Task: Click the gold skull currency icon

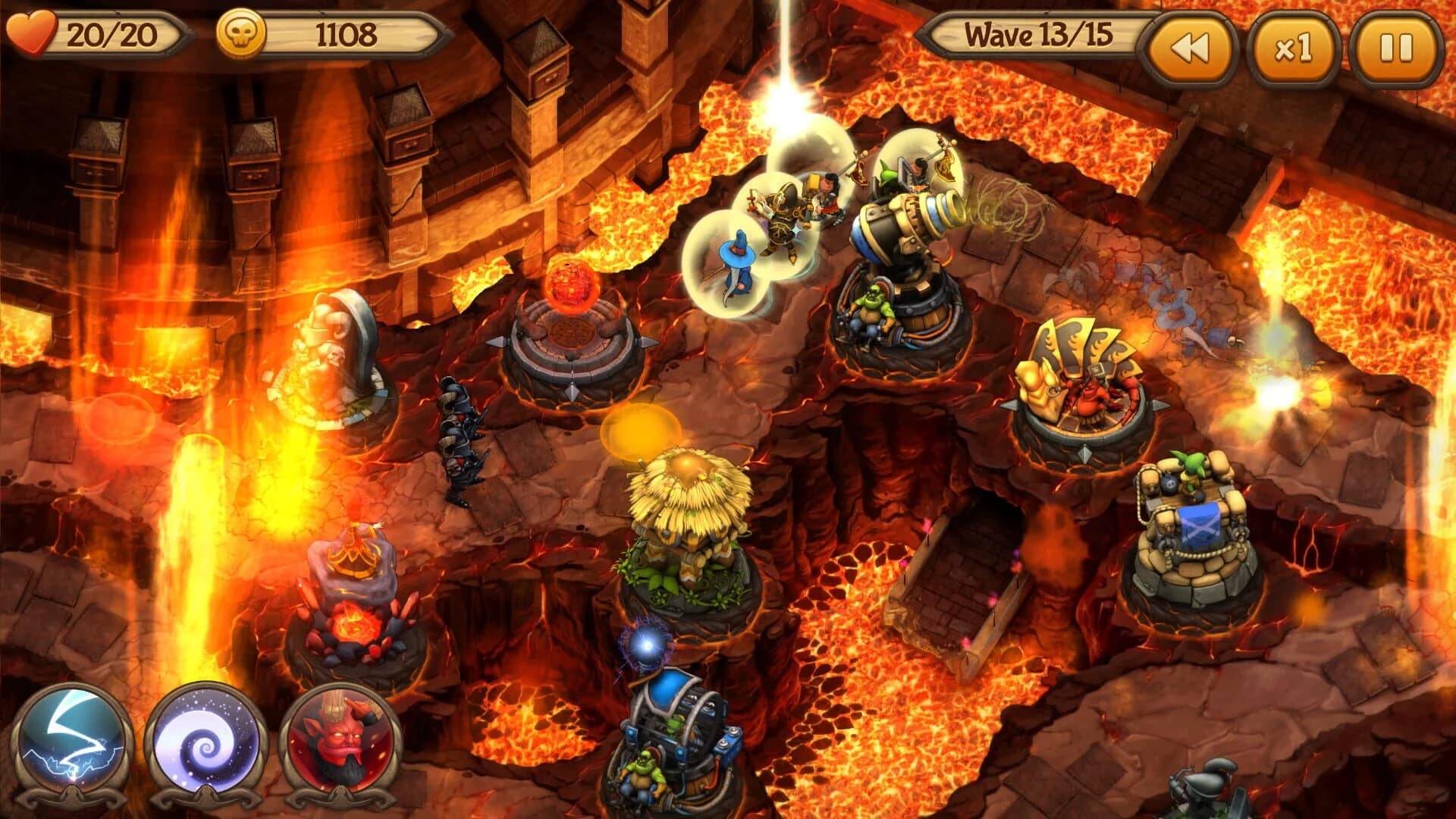Action: tap(239, 32)
